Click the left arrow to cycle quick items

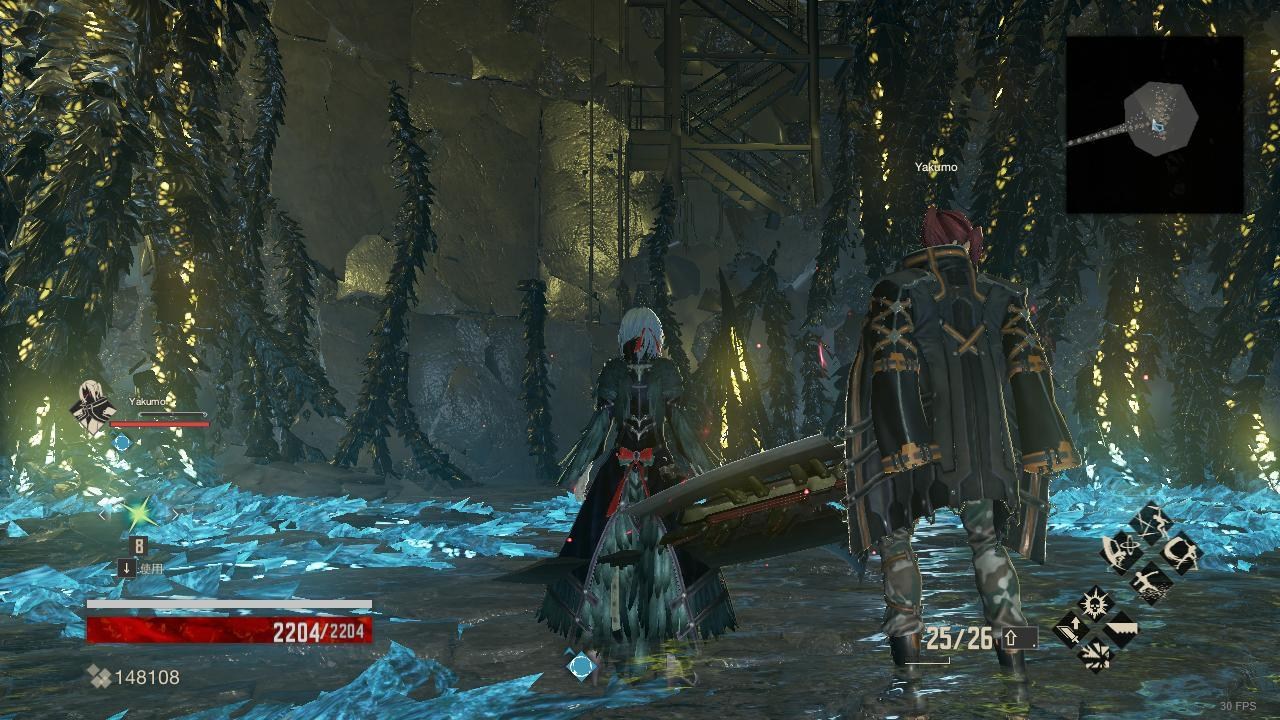[x=102, y=514]
